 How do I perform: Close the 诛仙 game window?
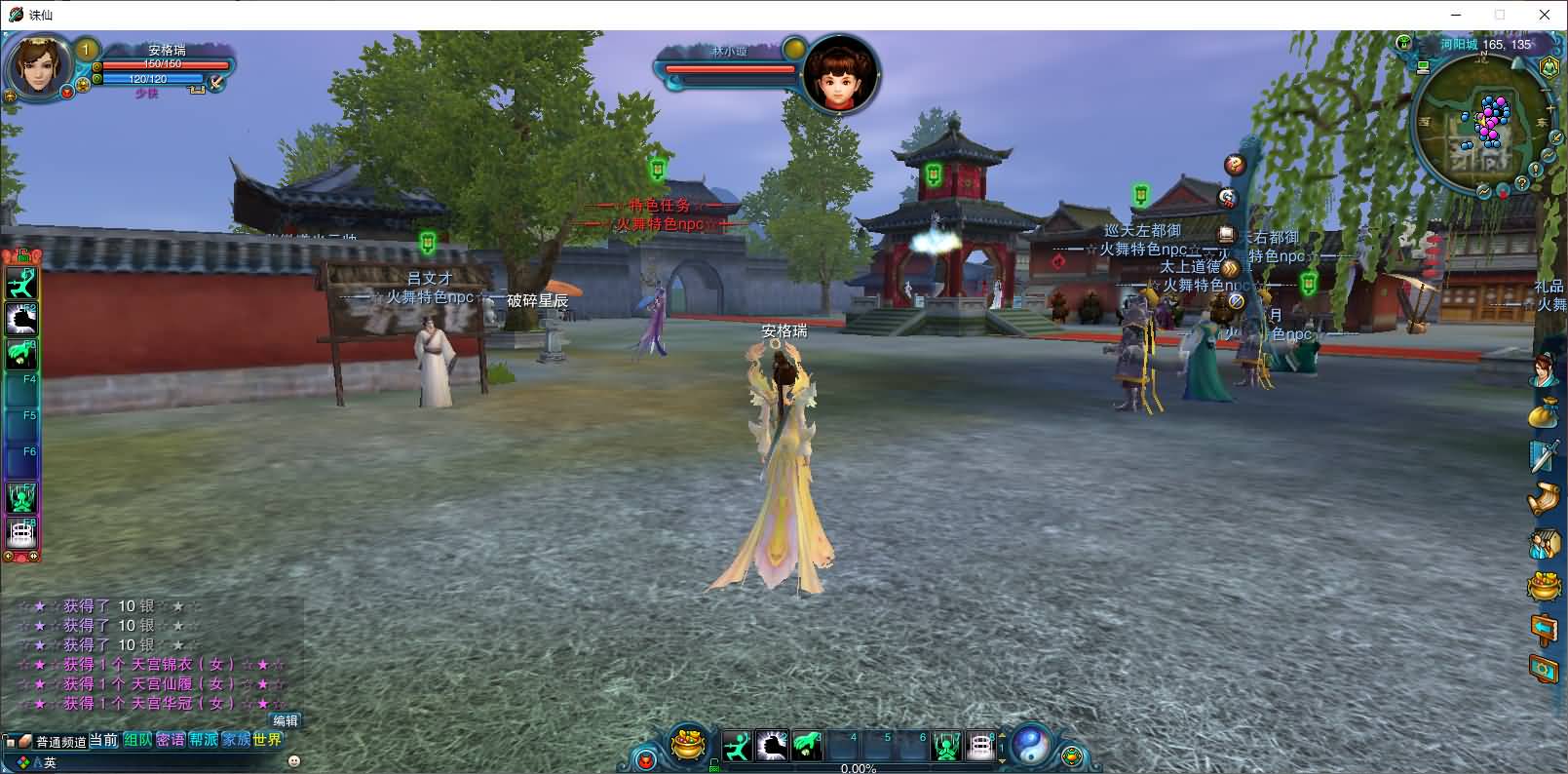click(1545, 15)
